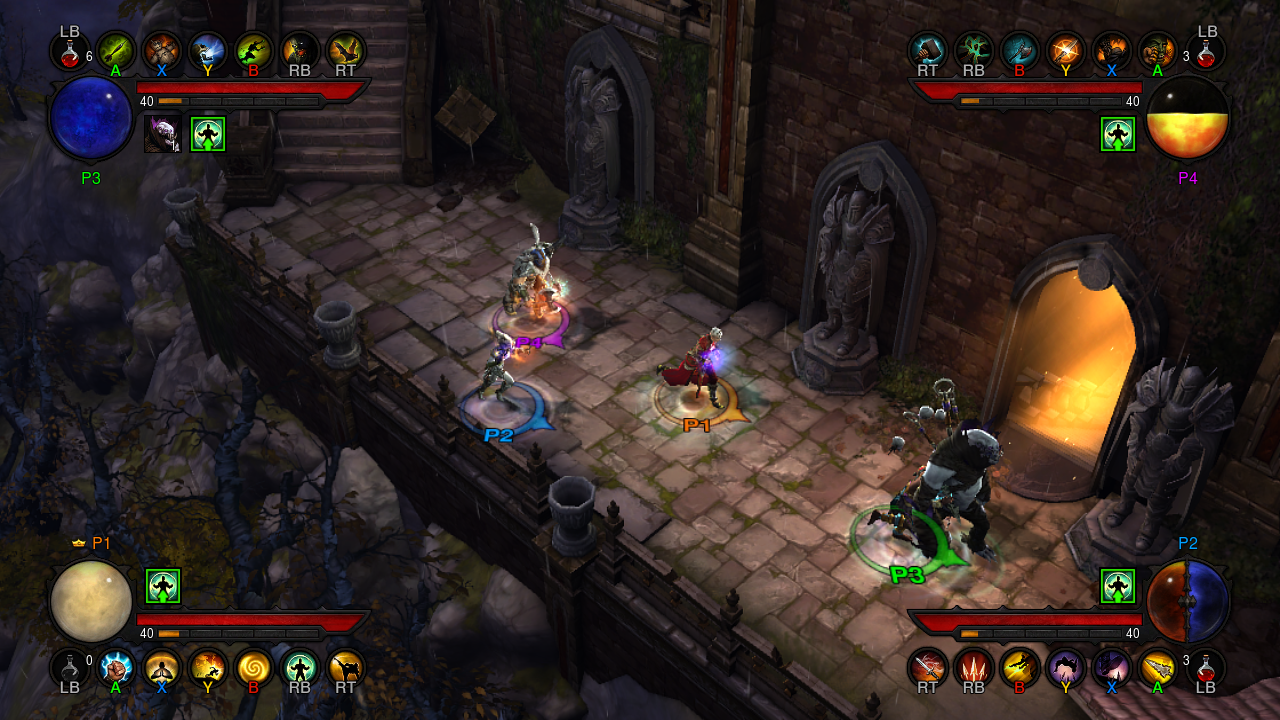Use P1's empty potion slot
The image size is (1280, 720).
pos(69,666)
